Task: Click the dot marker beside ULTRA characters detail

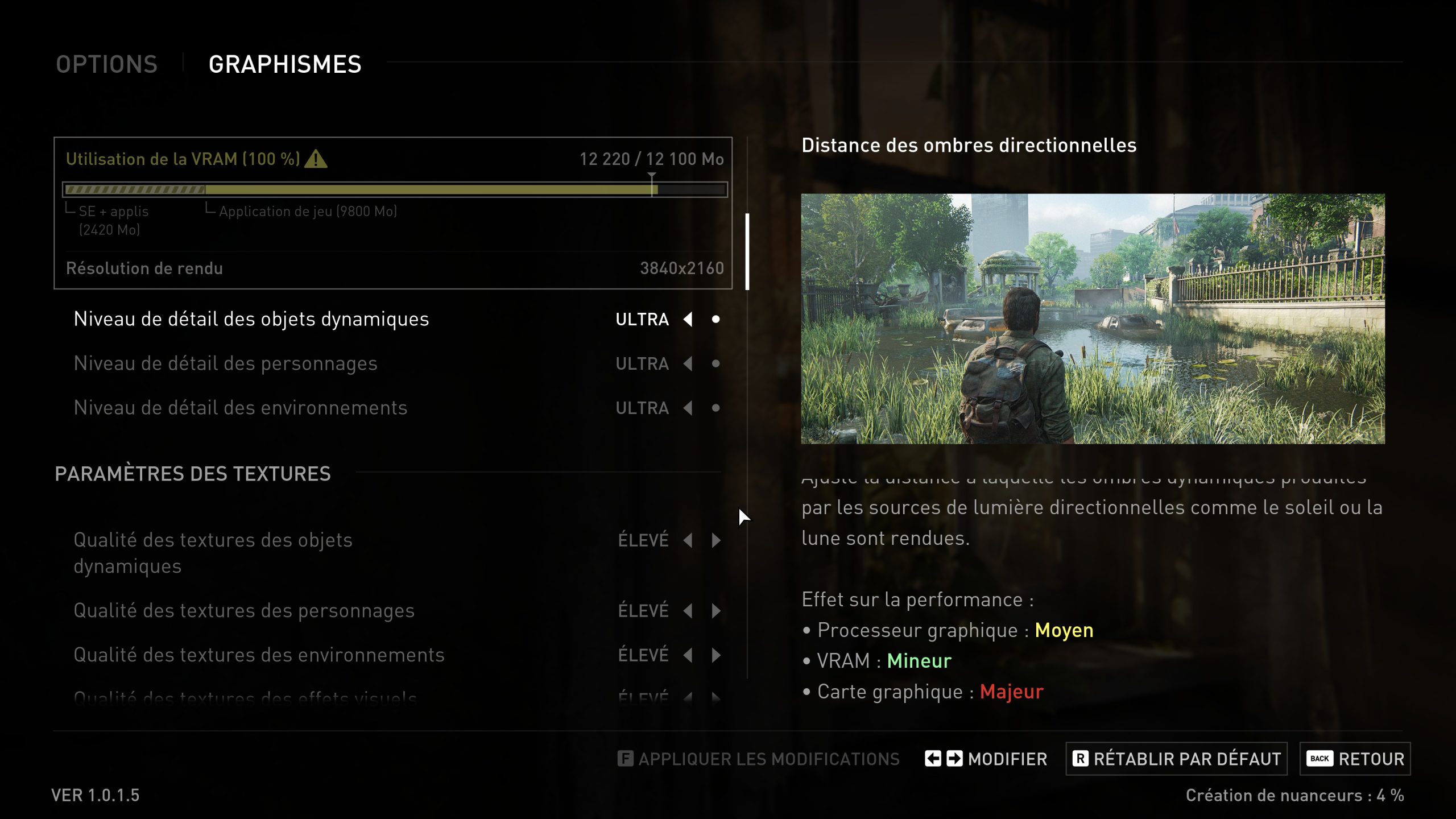Action: tap(716, 363)
